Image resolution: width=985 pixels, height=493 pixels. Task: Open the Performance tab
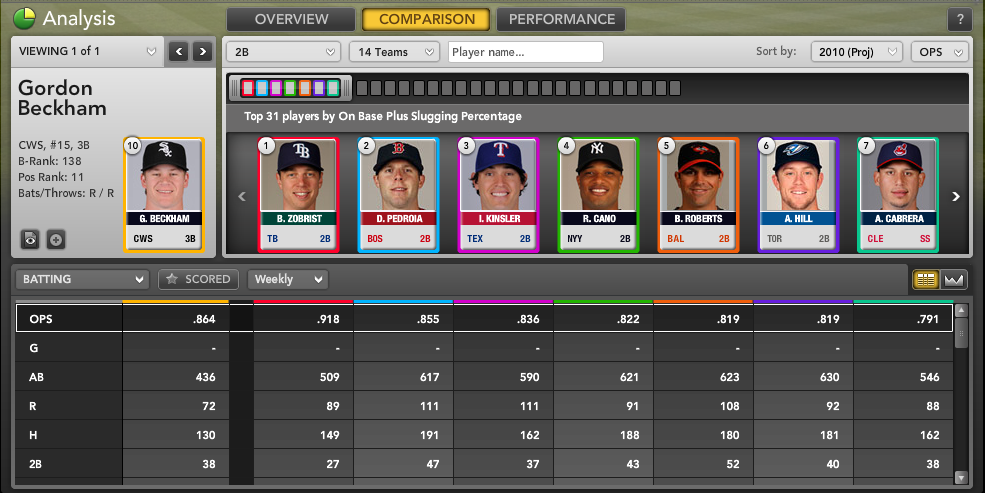pos(560,19)
